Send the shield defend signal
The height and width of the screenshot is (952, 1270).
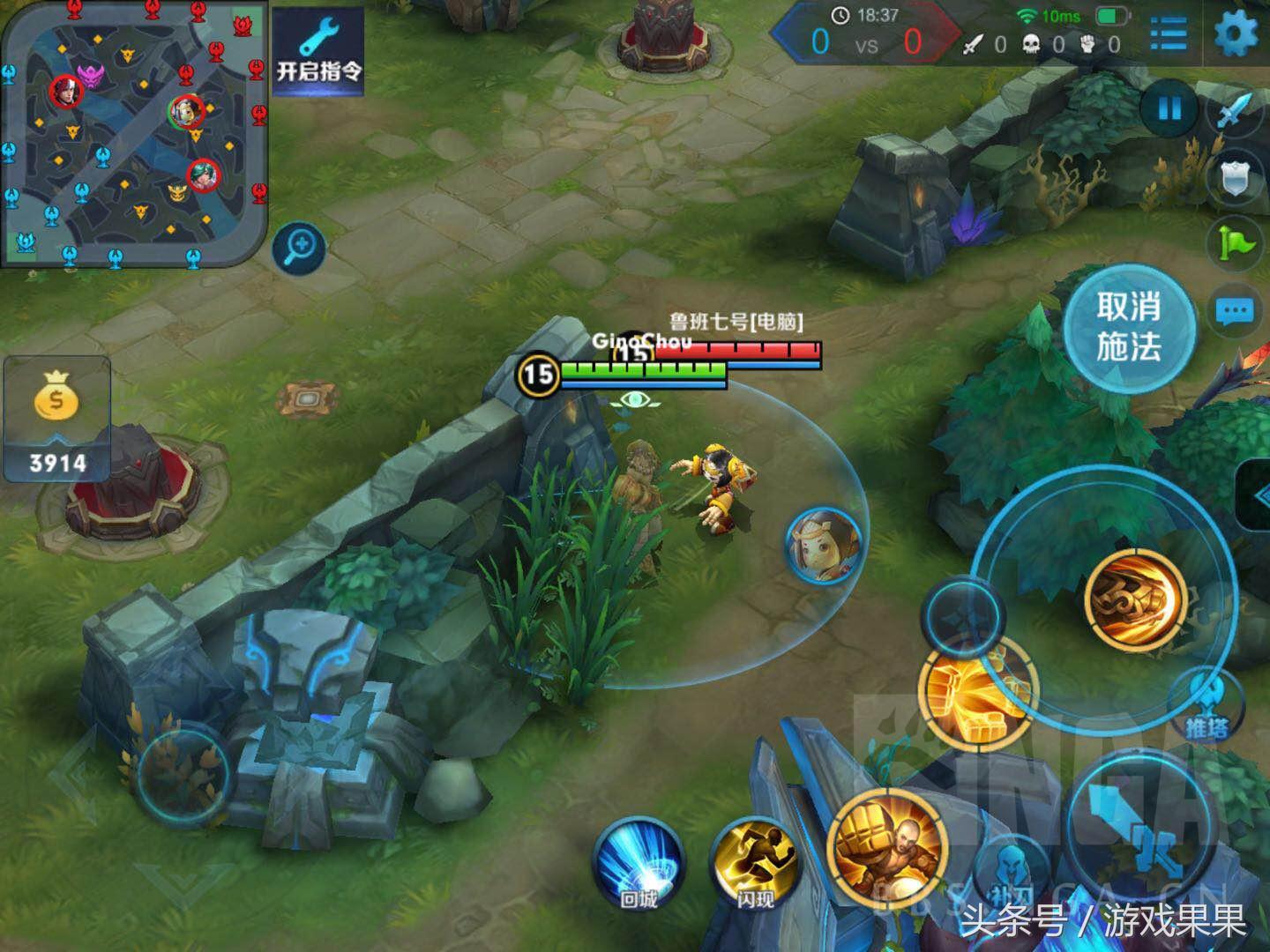pyautogui.click(x=1235, y=177)
